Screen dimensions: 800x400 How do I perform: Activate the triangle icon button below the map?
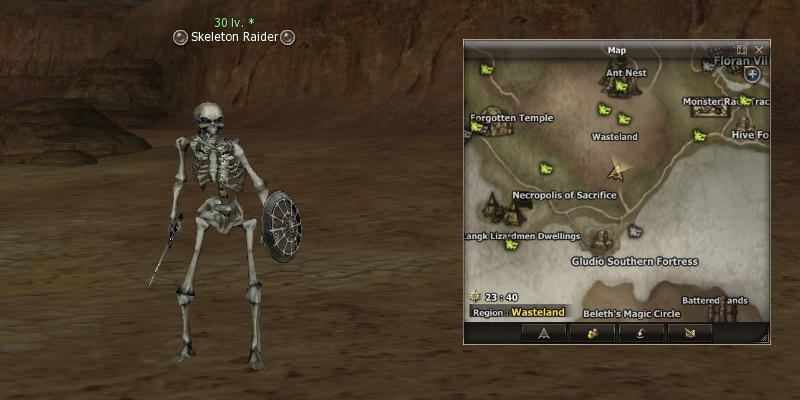[544, 333]
